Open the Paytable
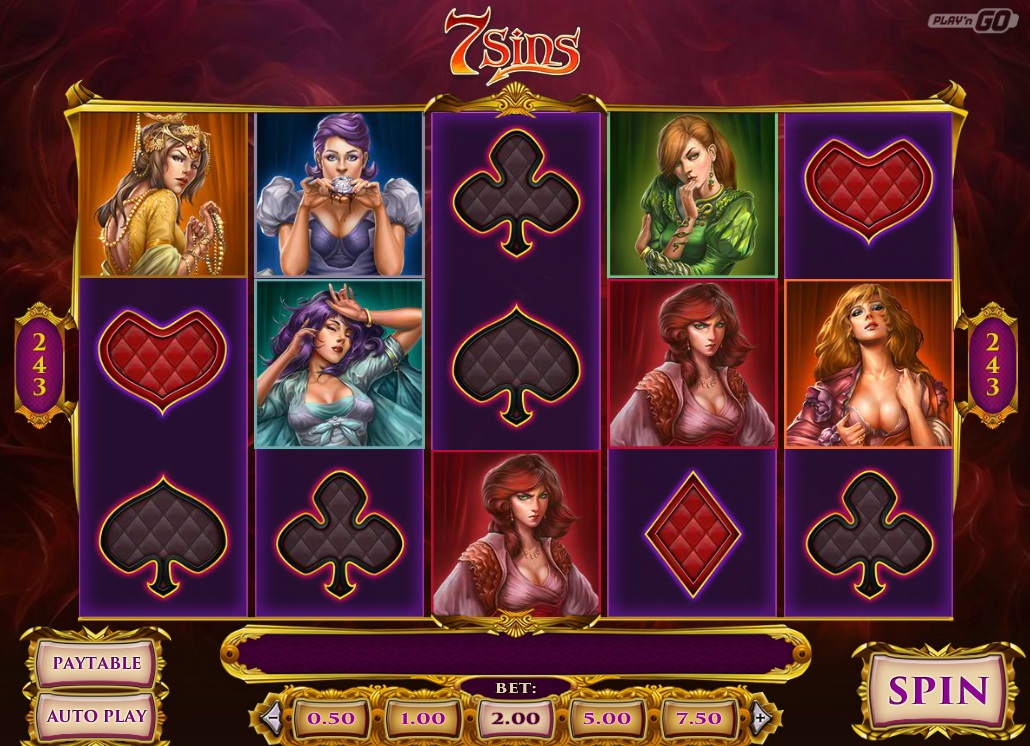Image resolution: width=1030 pixels, height=746 pixels. (x=97, y=663)
